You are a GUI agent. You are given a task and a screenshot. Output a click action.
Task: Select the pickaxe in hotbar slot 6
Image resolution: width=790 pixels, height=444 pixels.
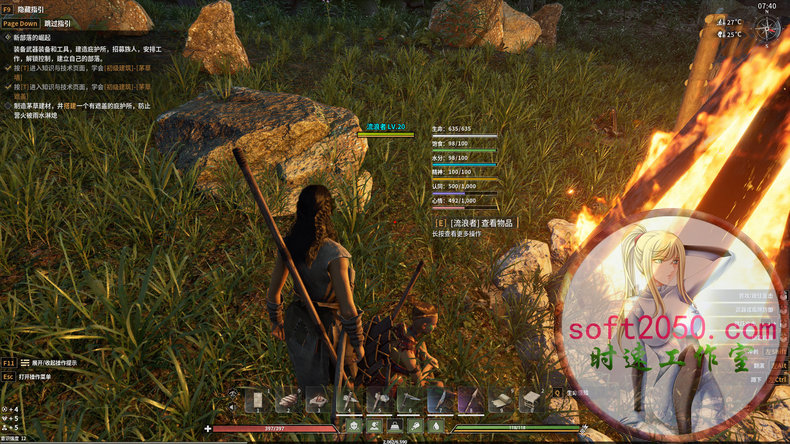[408, 400]
